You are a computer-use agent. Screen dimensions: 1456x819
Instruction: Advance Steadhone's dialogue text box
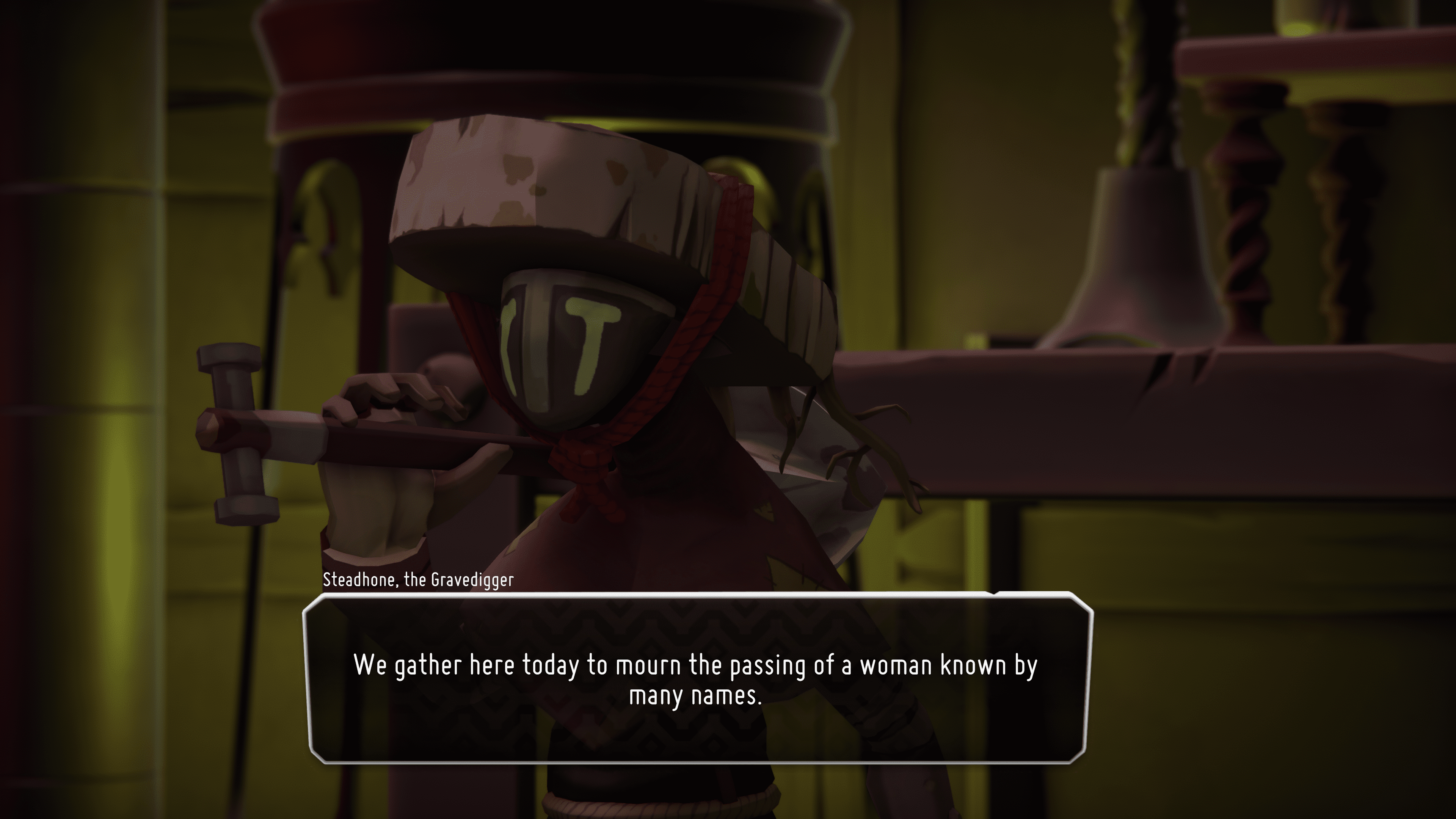[x=697, y=679]
